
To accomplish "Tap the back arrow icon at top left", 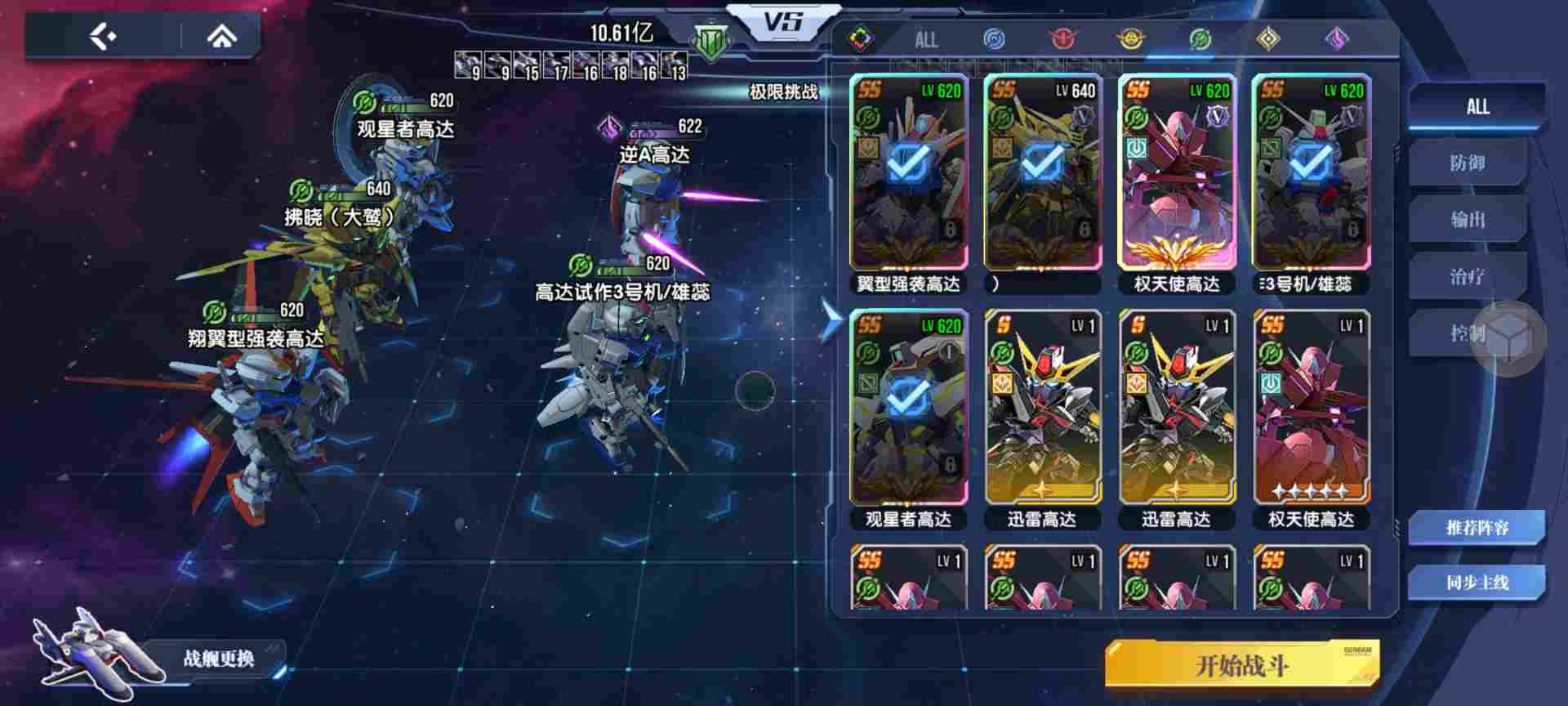I will pos(100,36).
